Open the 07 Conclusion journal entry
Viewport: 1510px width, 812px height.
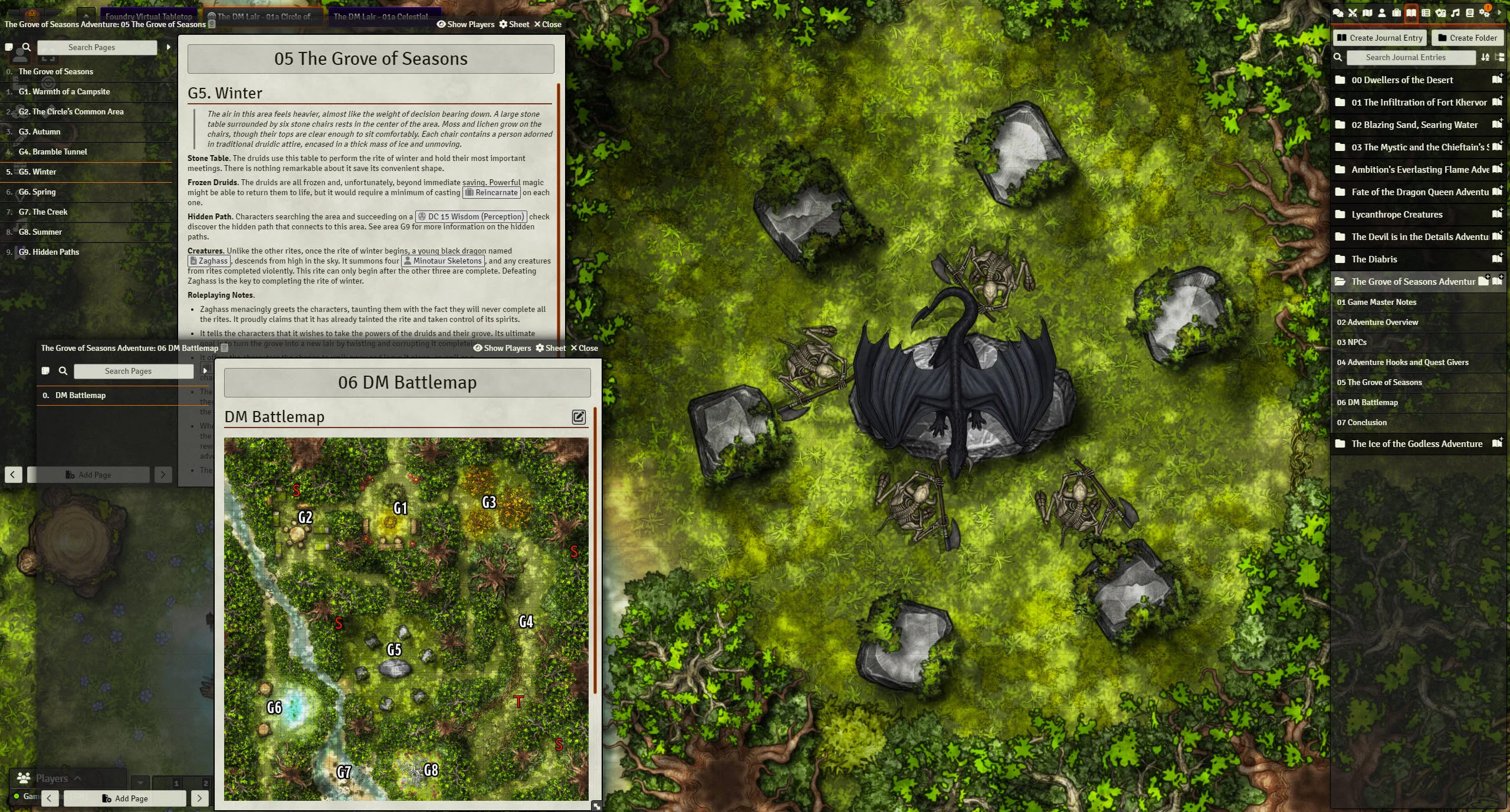(1363, 422)
